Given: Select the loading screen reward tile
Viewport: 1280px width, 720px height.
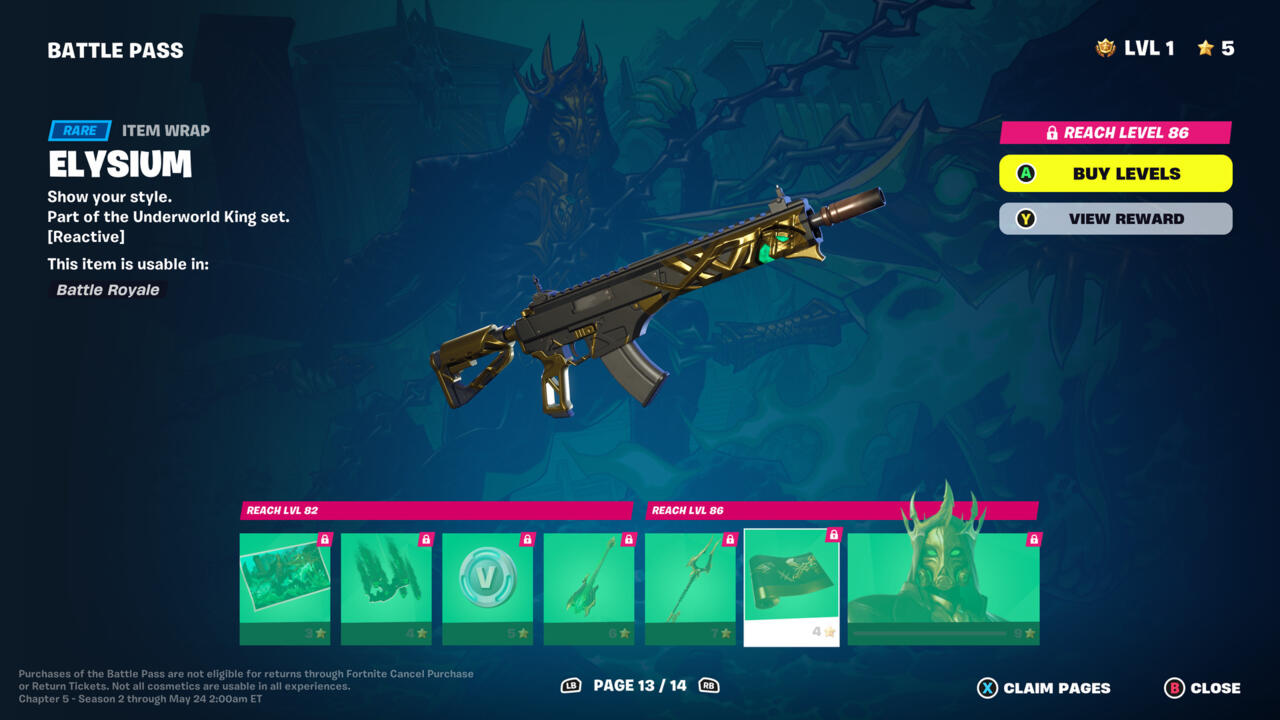Looking at the screenshot, I should tap(285, 588).
